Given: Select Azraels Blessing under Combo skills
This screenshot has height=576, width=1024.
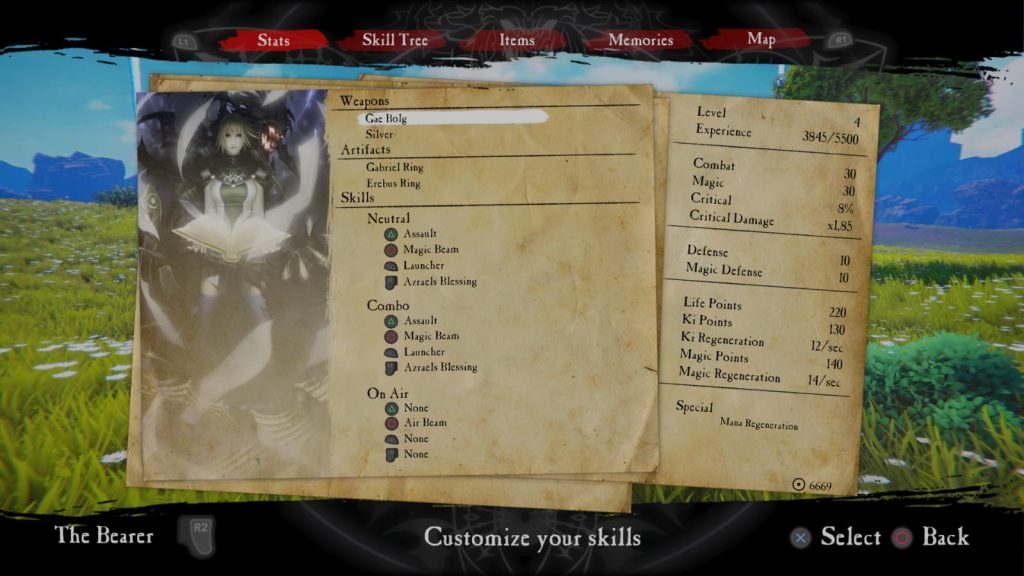Looking at the screenshot, I should tap(440, 368).
